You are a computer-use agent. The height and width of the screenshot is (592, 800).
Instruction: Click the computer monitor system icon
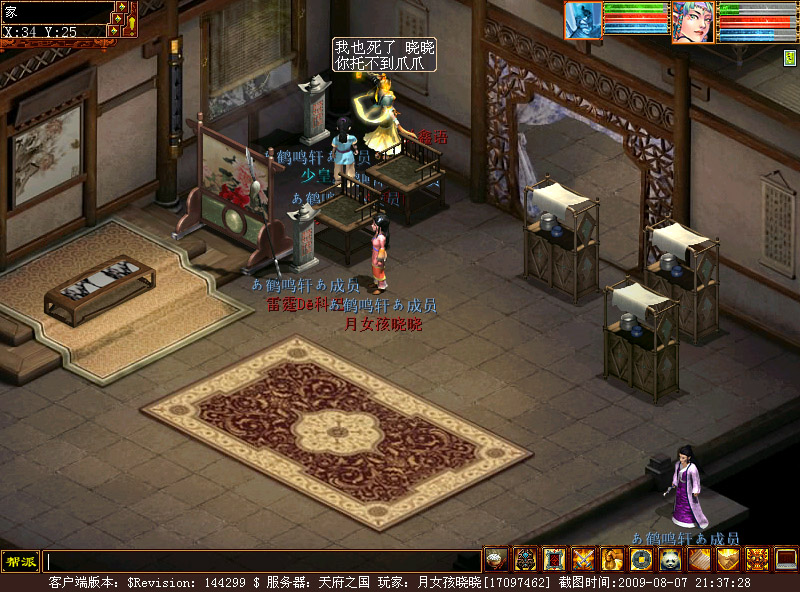pos(786,560)
